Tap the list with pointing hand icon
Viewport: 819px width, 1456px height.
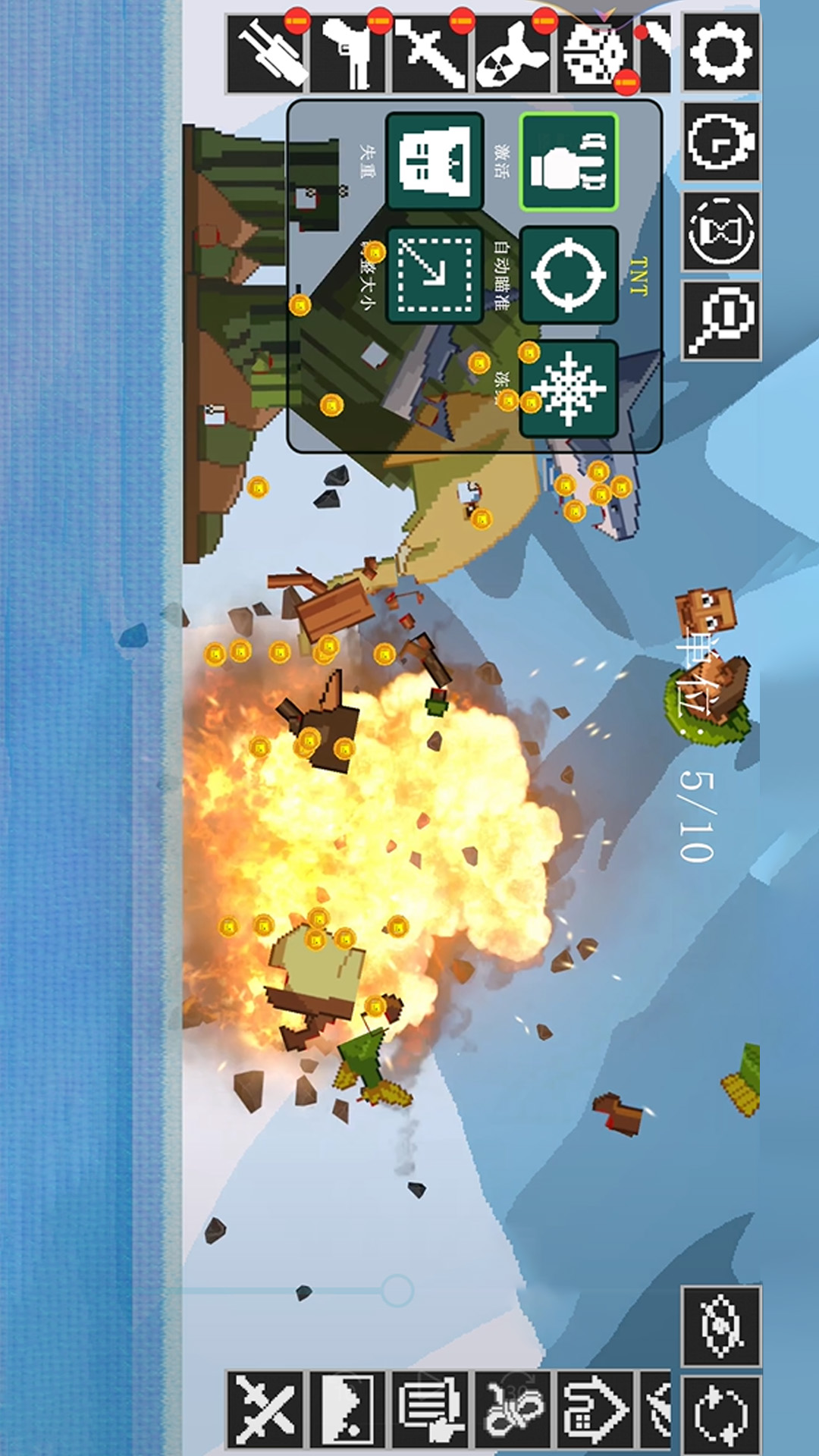click(431, 1409)
